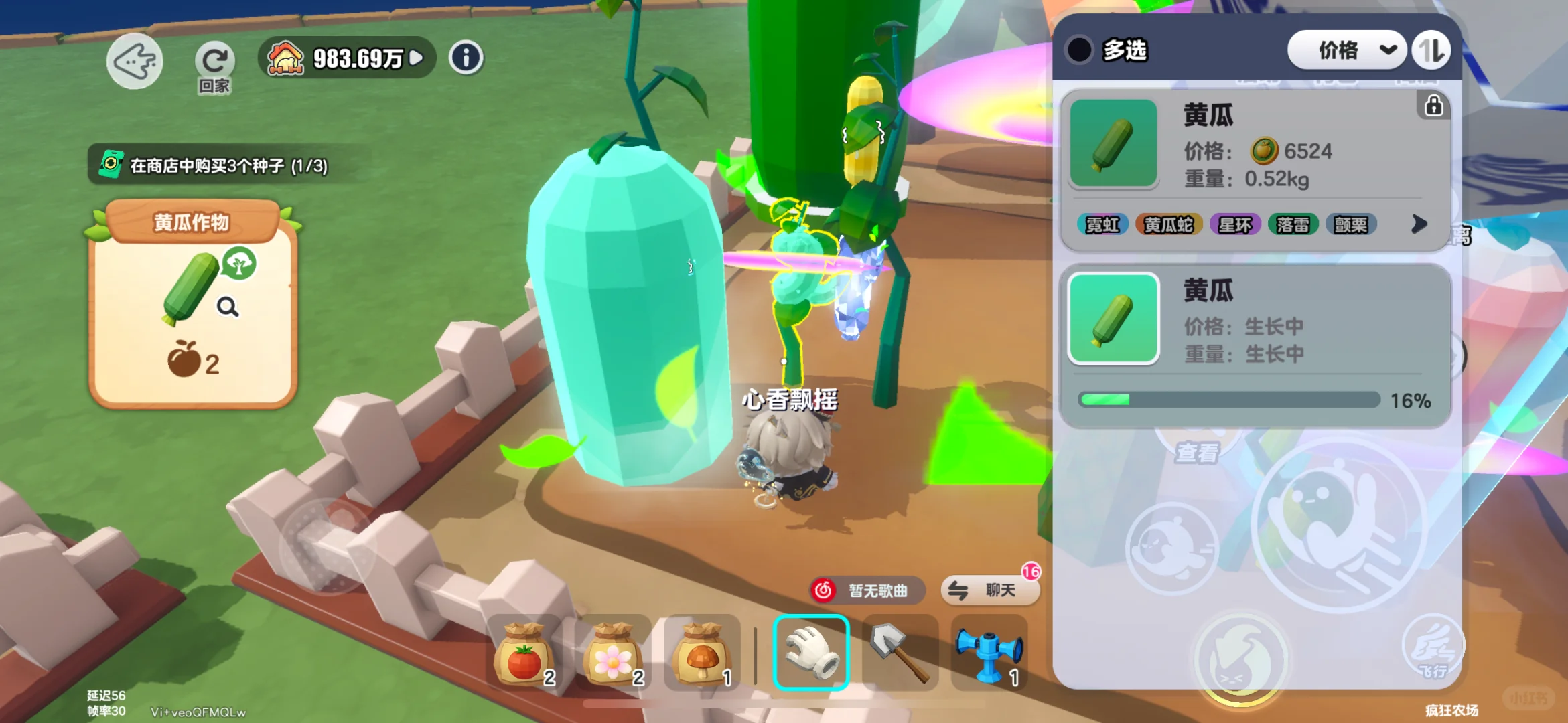Open the 983.69万 house currency display
Viewport: 1568px width, 723px height.
pyautogui.click(x=347, y=58)
